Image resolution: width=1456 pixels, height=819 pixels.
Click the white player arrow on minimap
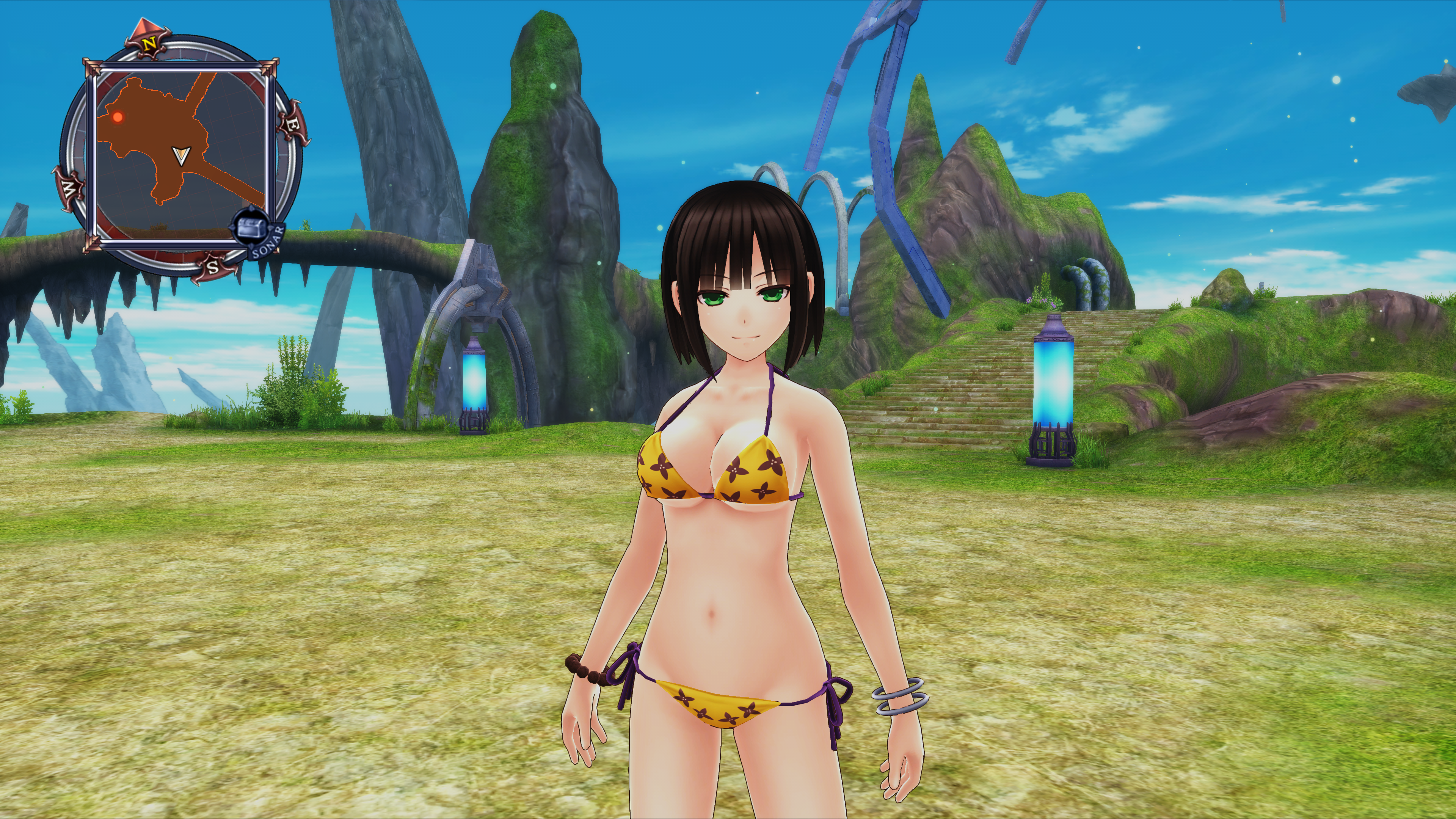click(x=182, y=155)
